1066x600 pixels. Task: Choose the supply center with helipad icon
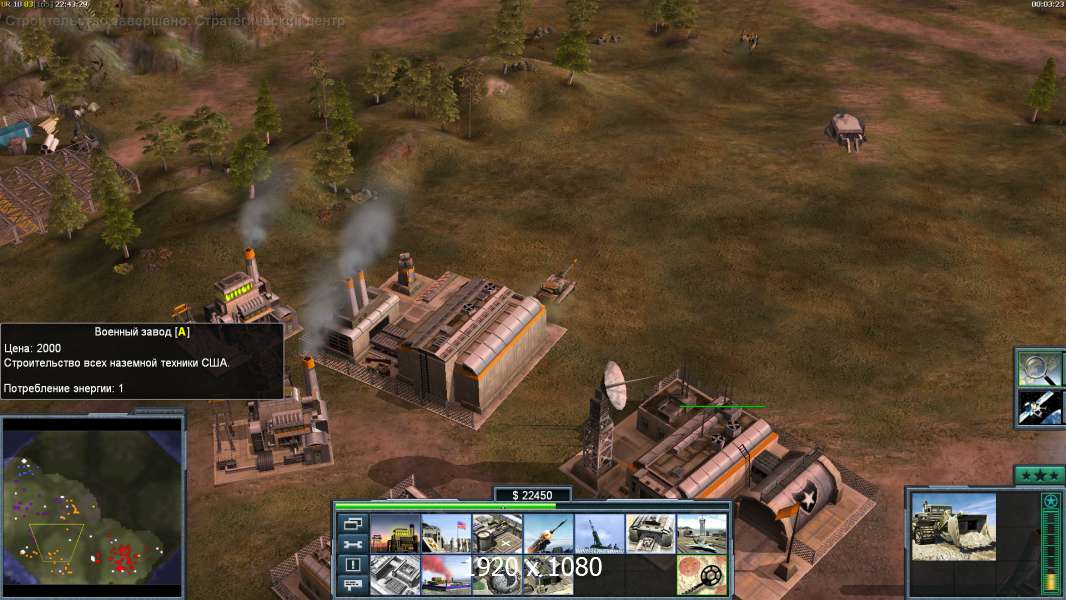click(497, 533)
